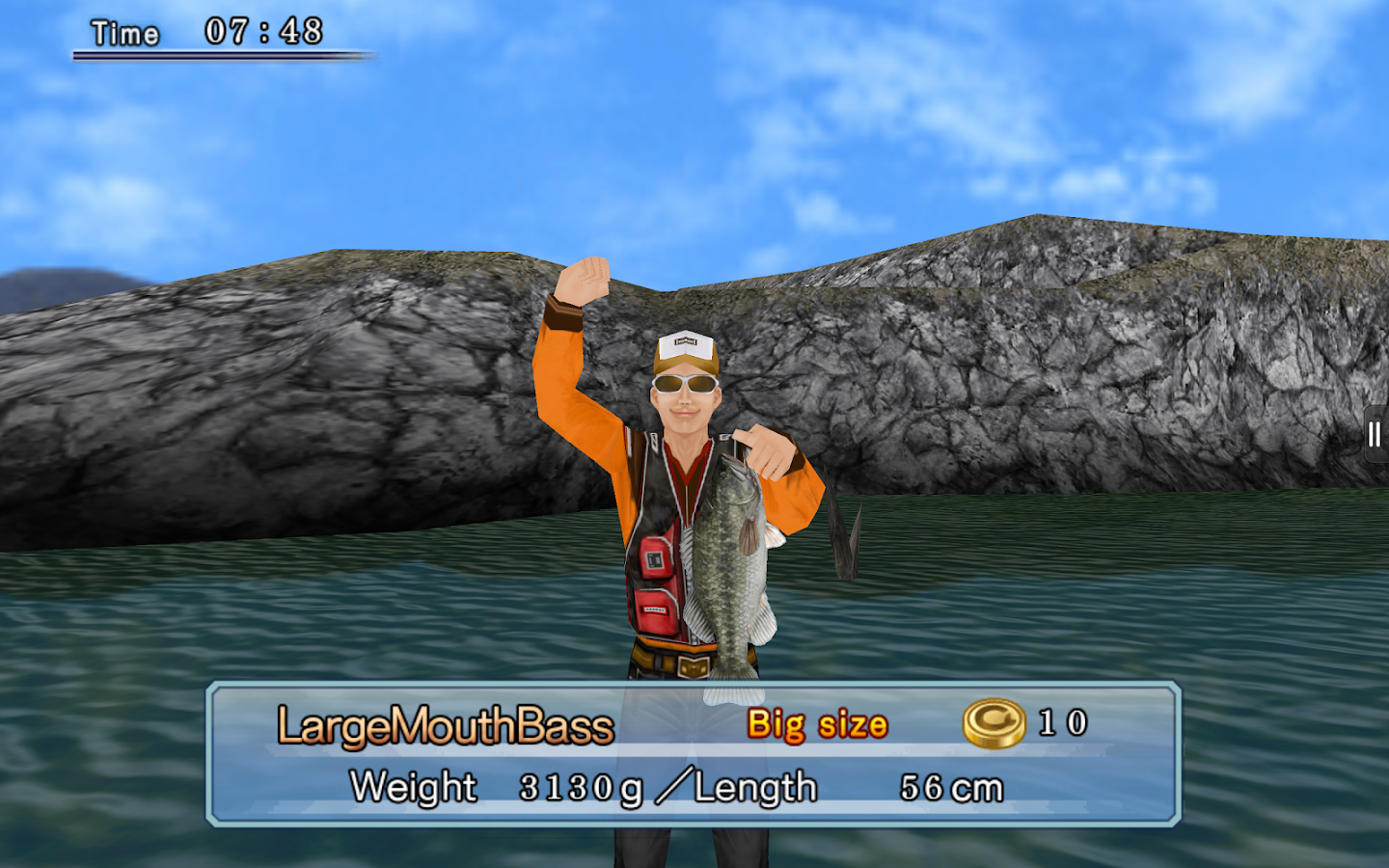Select the Weight row in the panel

411,786
